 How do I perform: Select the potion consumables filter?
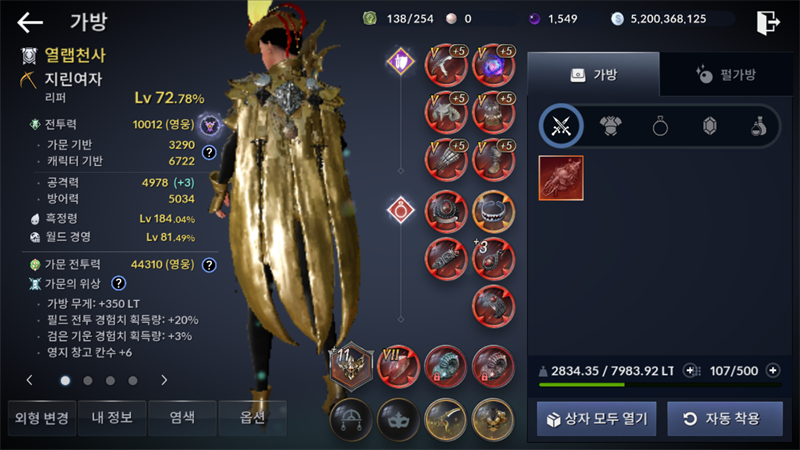[x=759, y=125]
